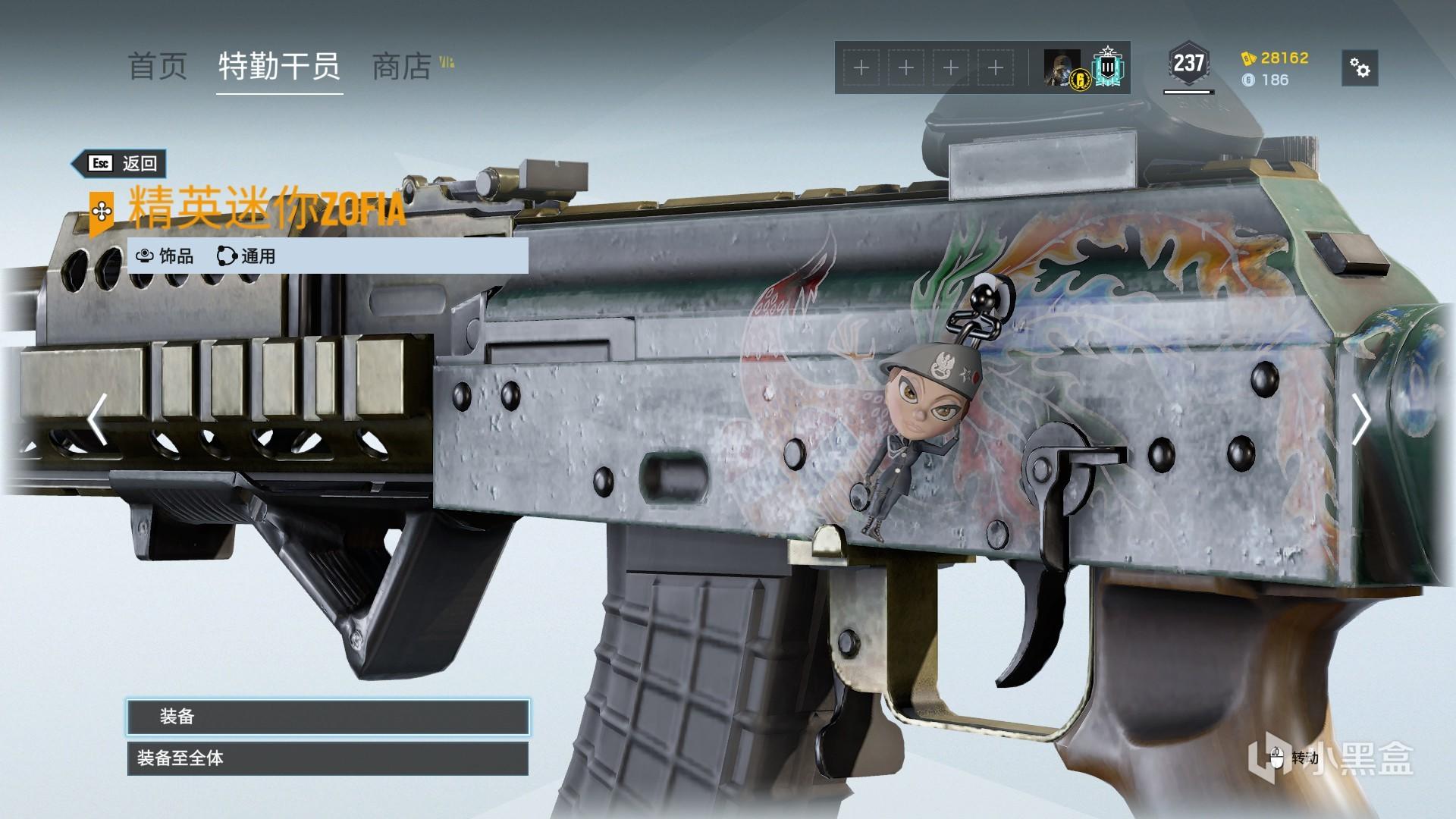The width and height of the screenshot is (1456, 819).
Task: View the level 237 clearance badge
Action: point(1188,64)
